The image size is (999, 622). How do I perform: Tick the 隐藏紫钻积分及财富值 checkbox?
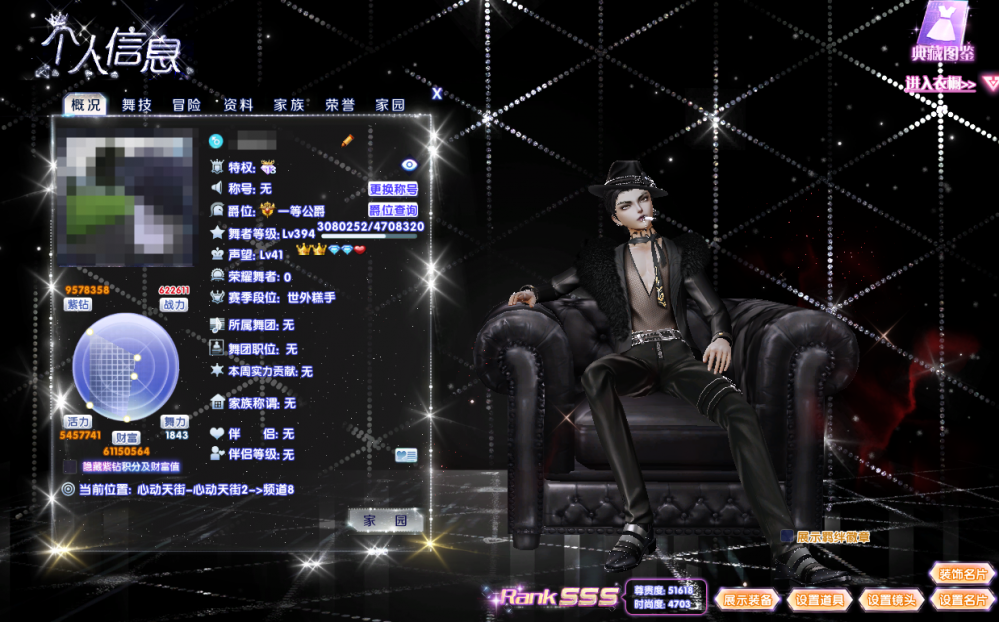click(68, 466)
